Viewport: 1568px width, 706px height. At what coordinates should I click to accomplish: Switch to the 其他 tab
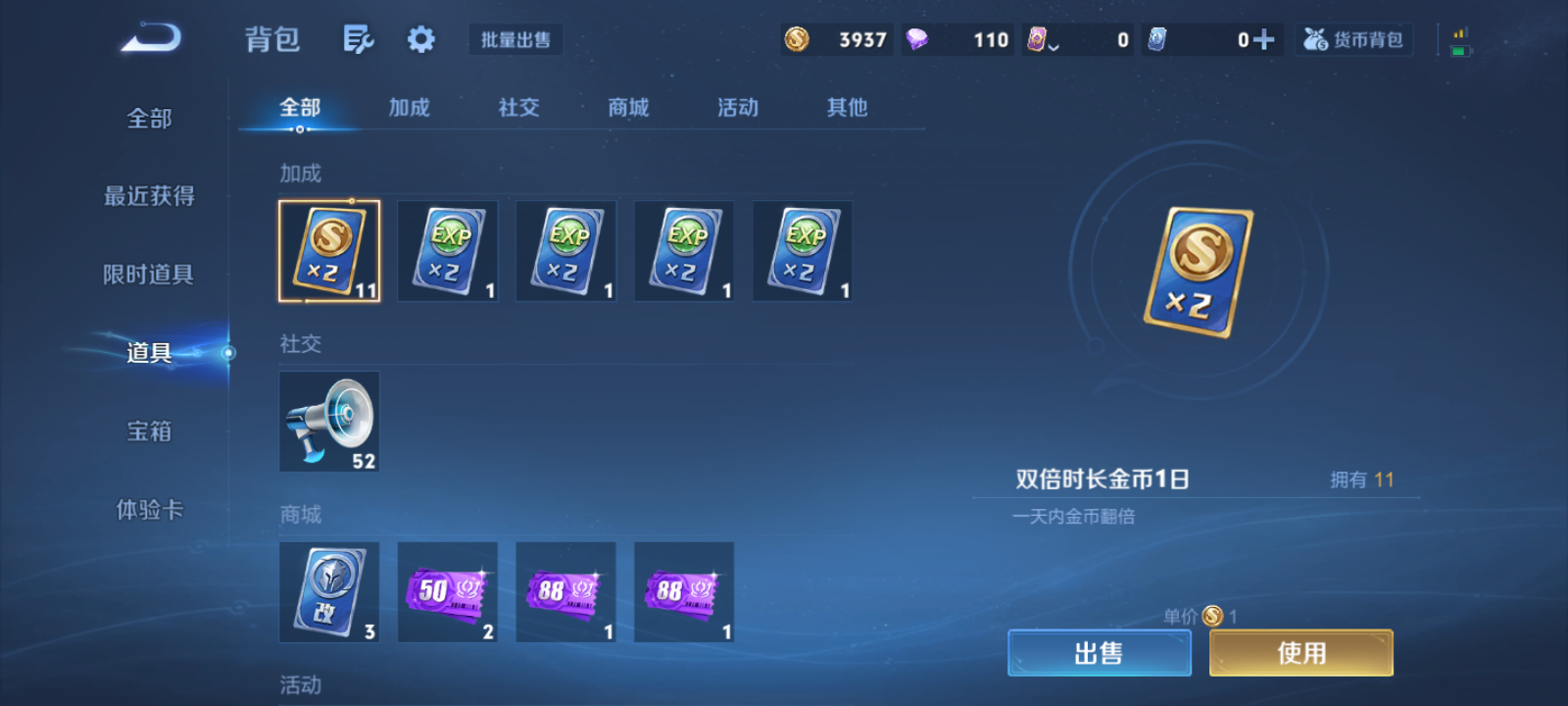pos(846,108)
